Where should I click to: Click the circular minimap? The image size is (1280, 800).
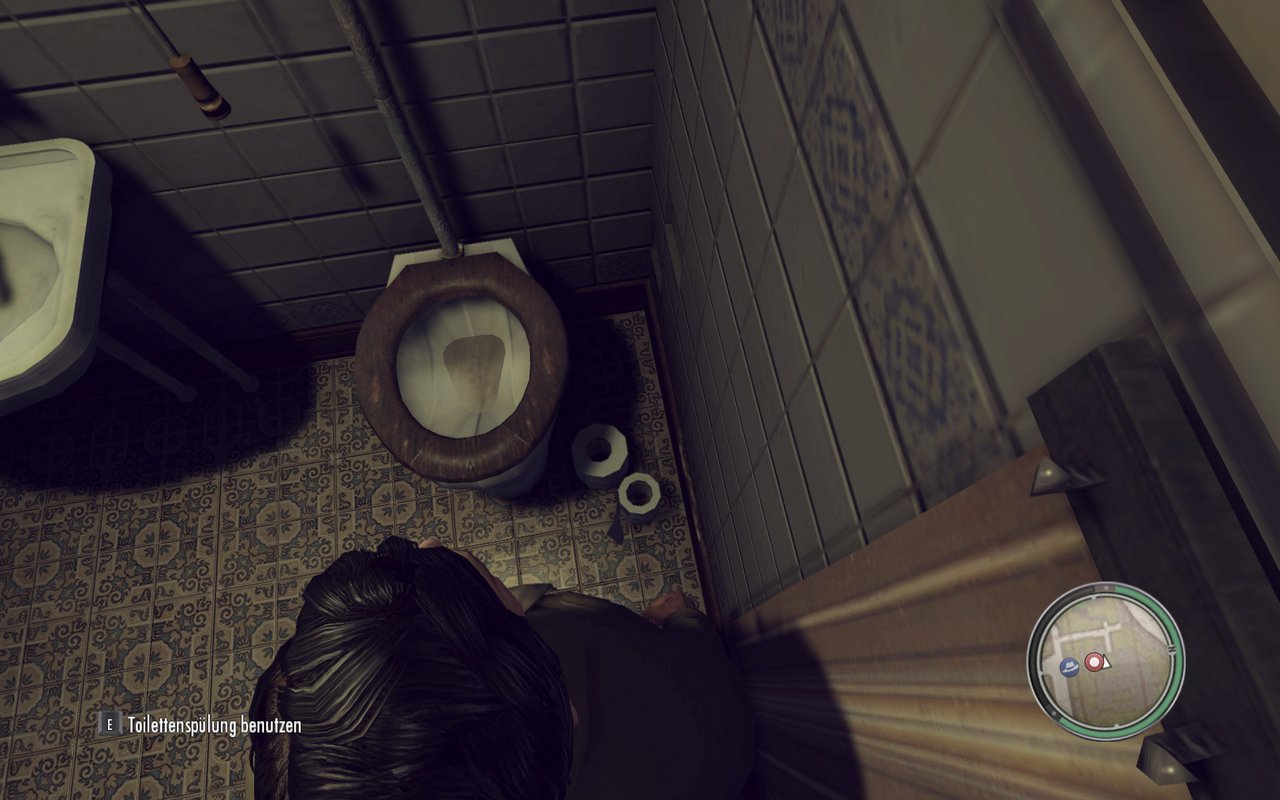tap(1106, 660)
